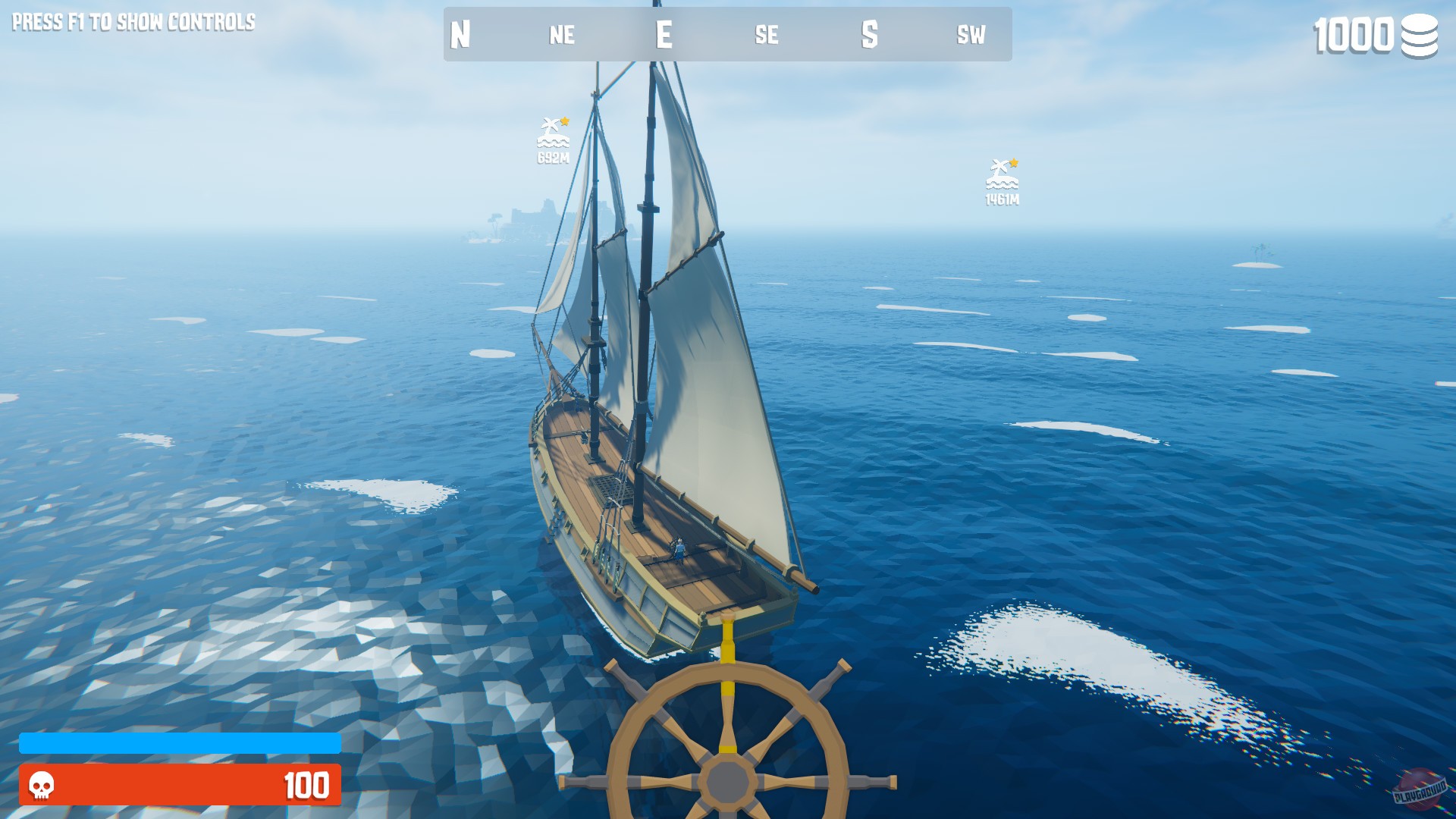Screen dimensions: 1456x819
Task: Click the SE compass direction
Action: pos(767,34)
